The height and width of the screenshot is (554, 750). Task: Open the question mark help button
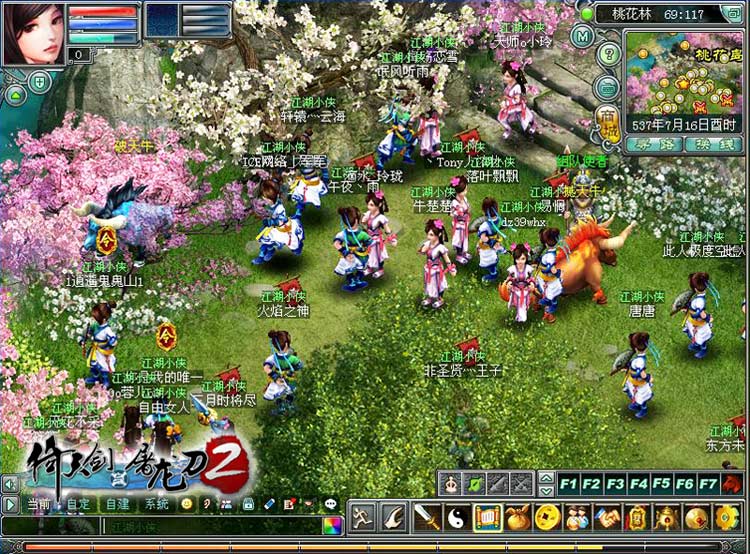click(x=608, y=53)
